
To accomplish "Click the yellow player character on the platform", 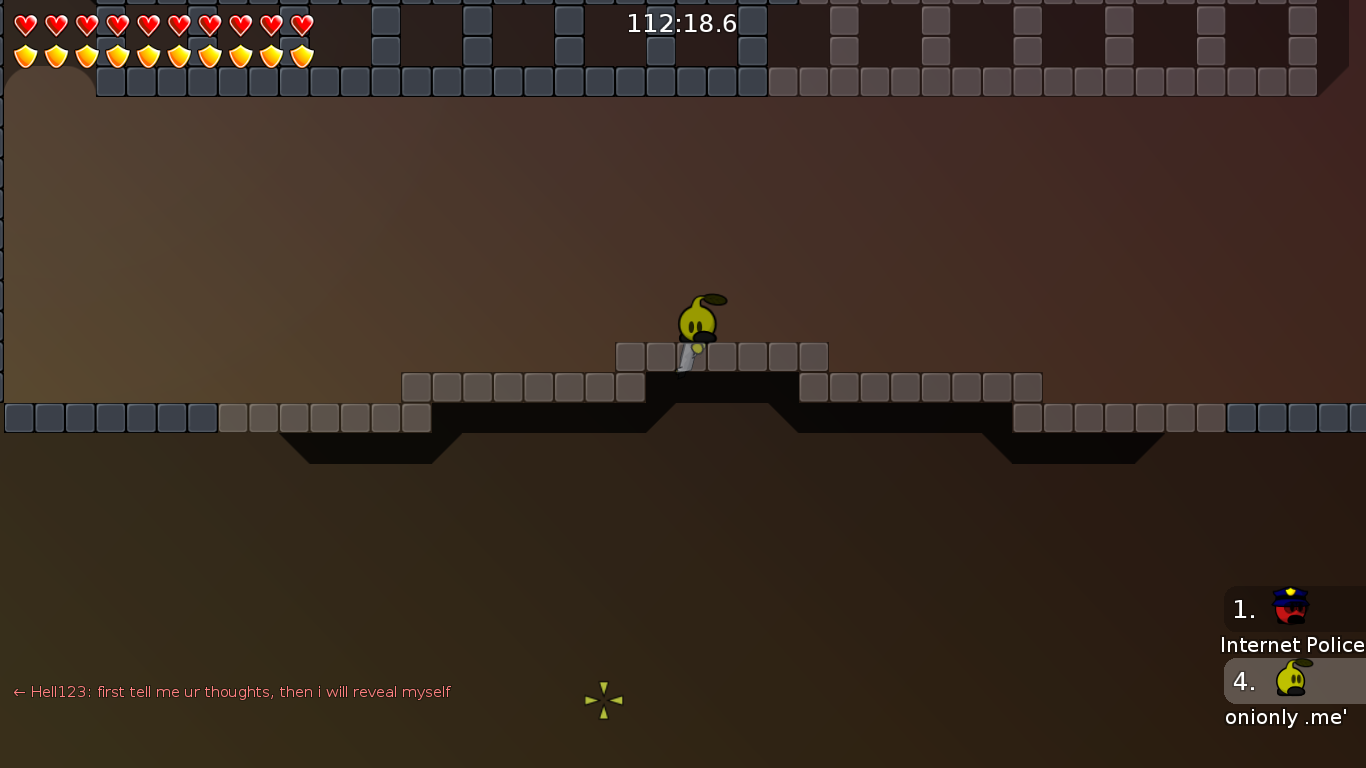I will [698, 318].
